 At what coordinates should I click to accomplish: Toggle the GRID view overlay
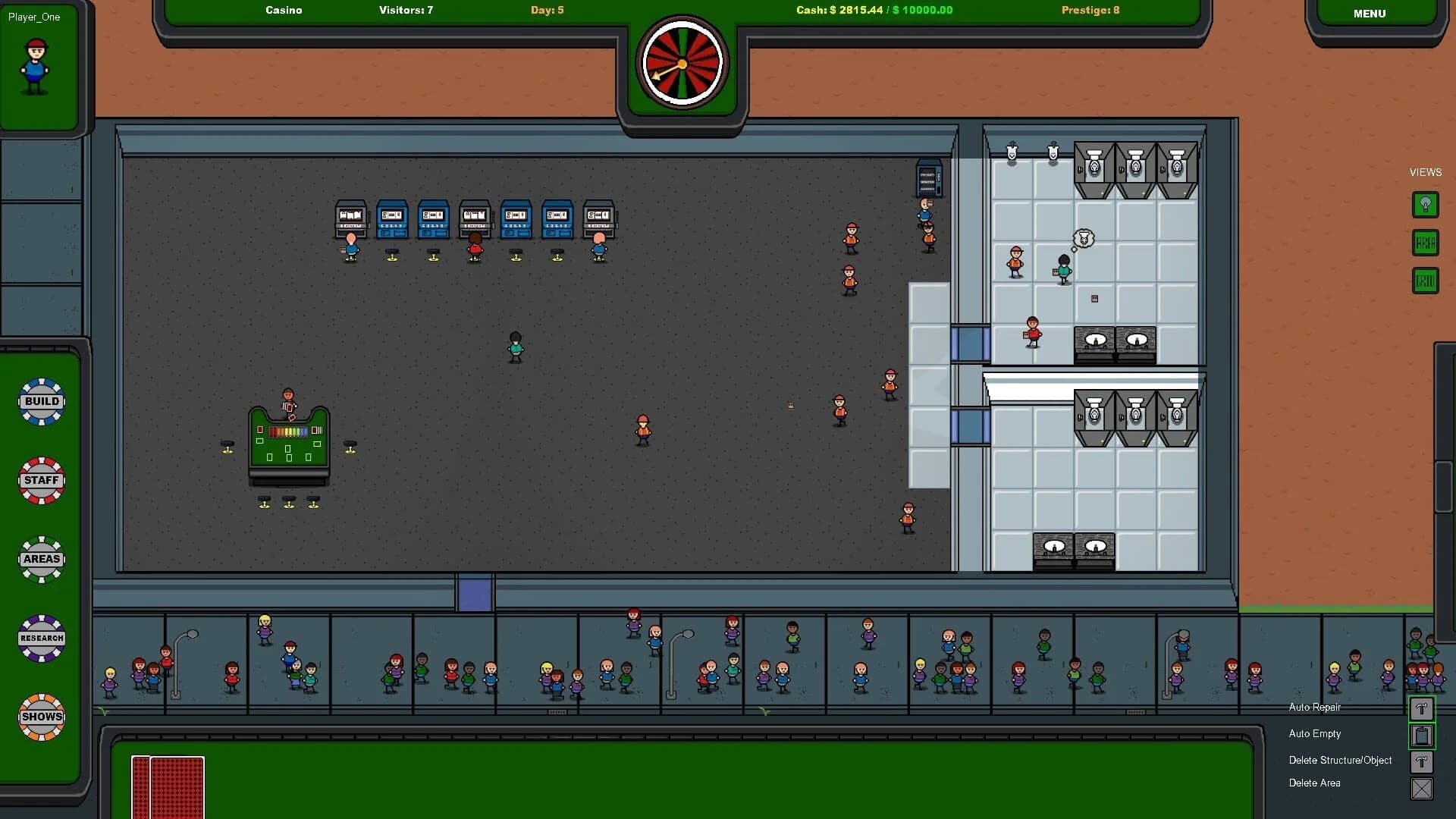1425,281
